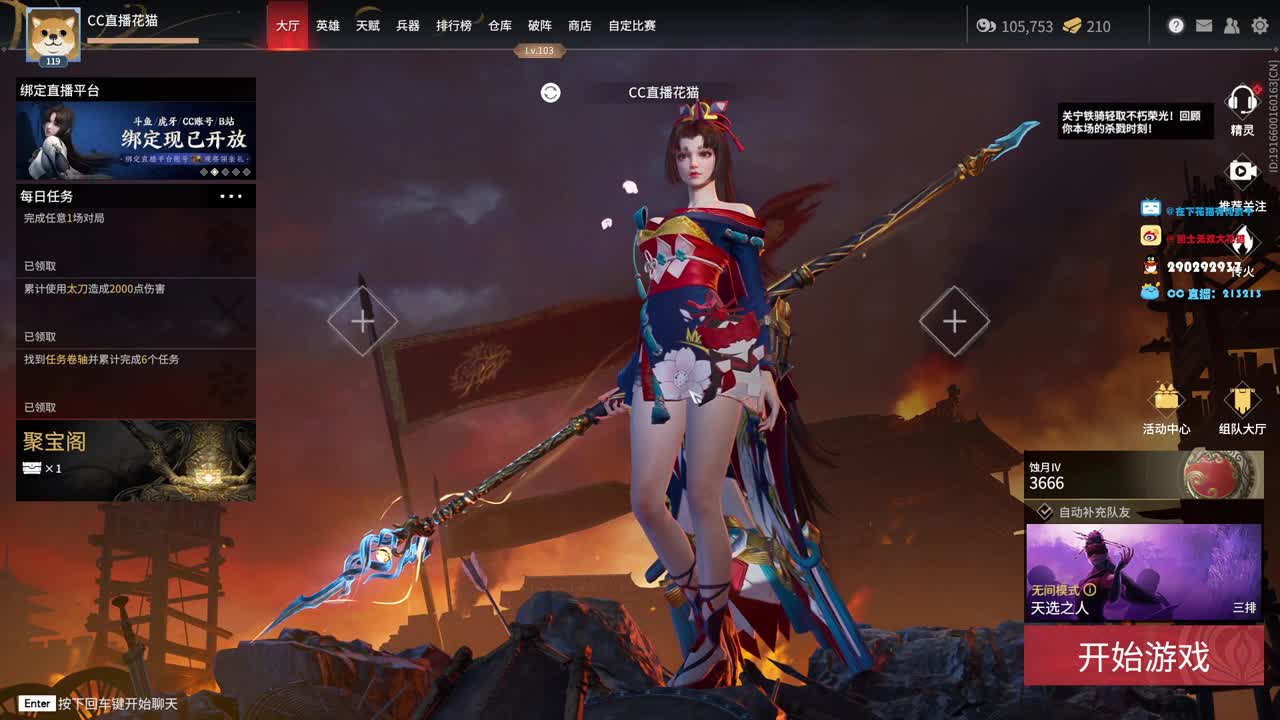Open the 活动中心 activity center icon
This screenshot has width=1280, height=720.
click(x=1168, y=396)
